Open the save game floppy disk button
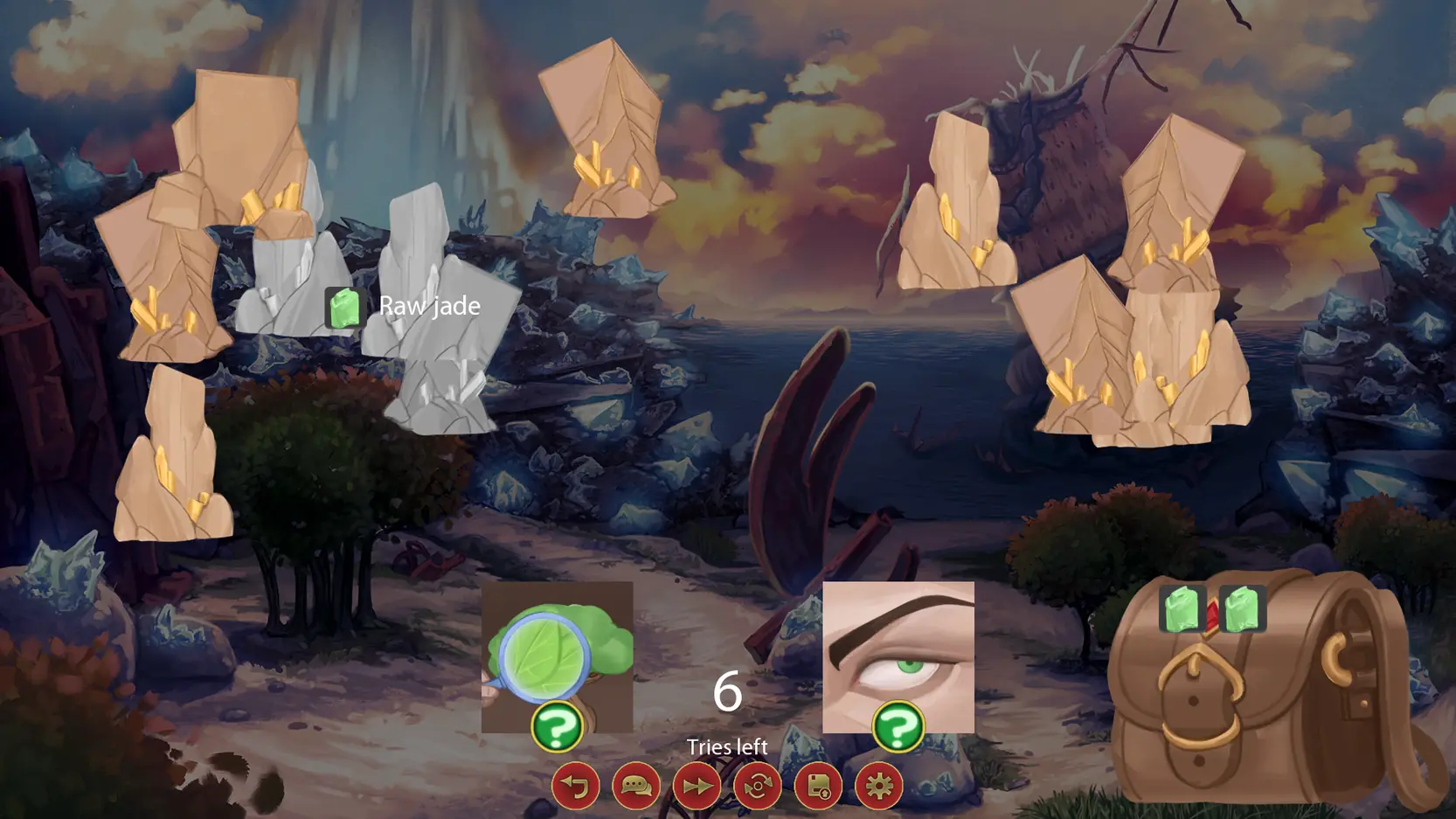This screenshot has height=819, width=1456. [818, 786]
